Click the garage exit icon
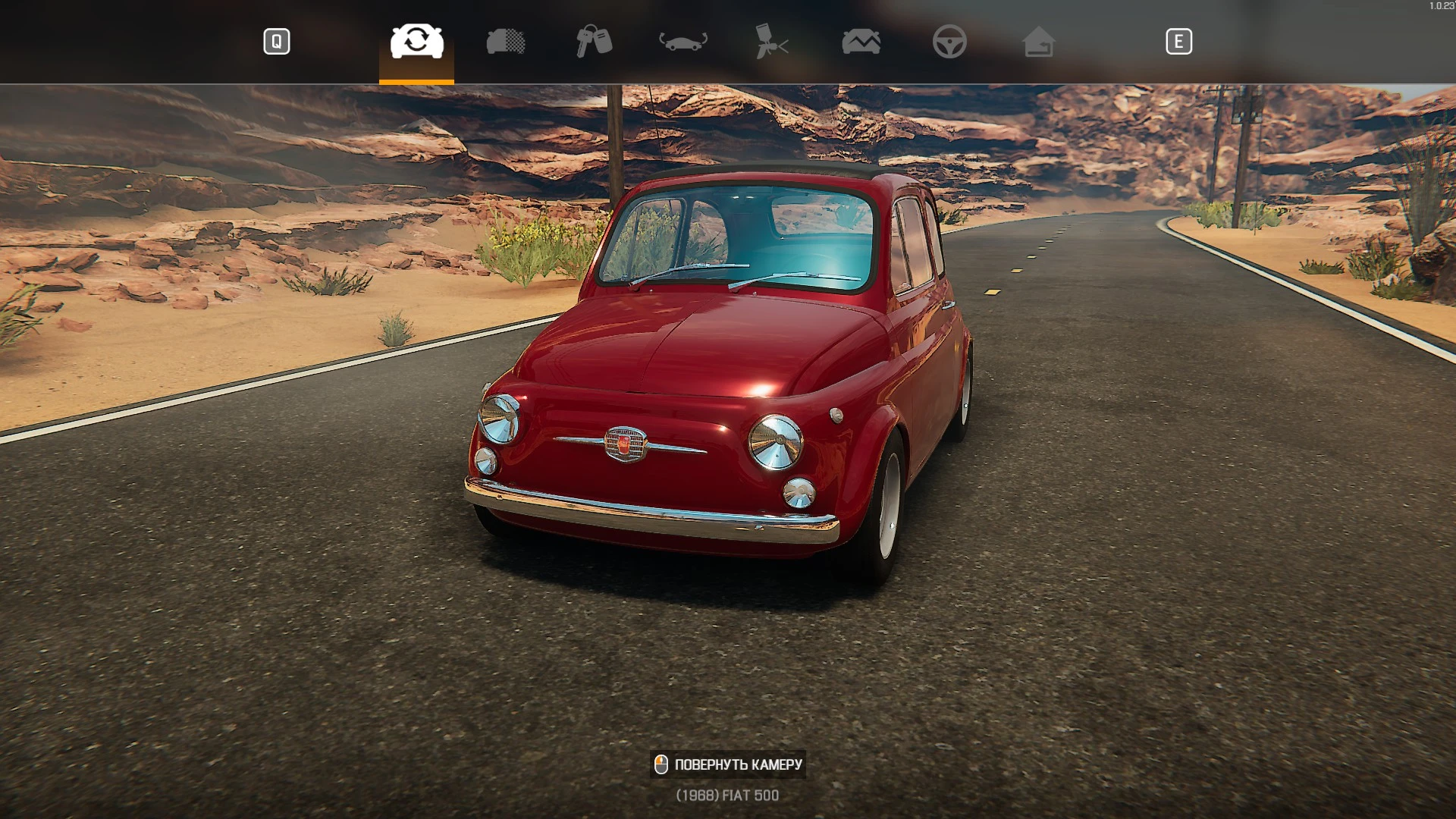Screen dimensions: 1456x819 [x=1039, y=42]
